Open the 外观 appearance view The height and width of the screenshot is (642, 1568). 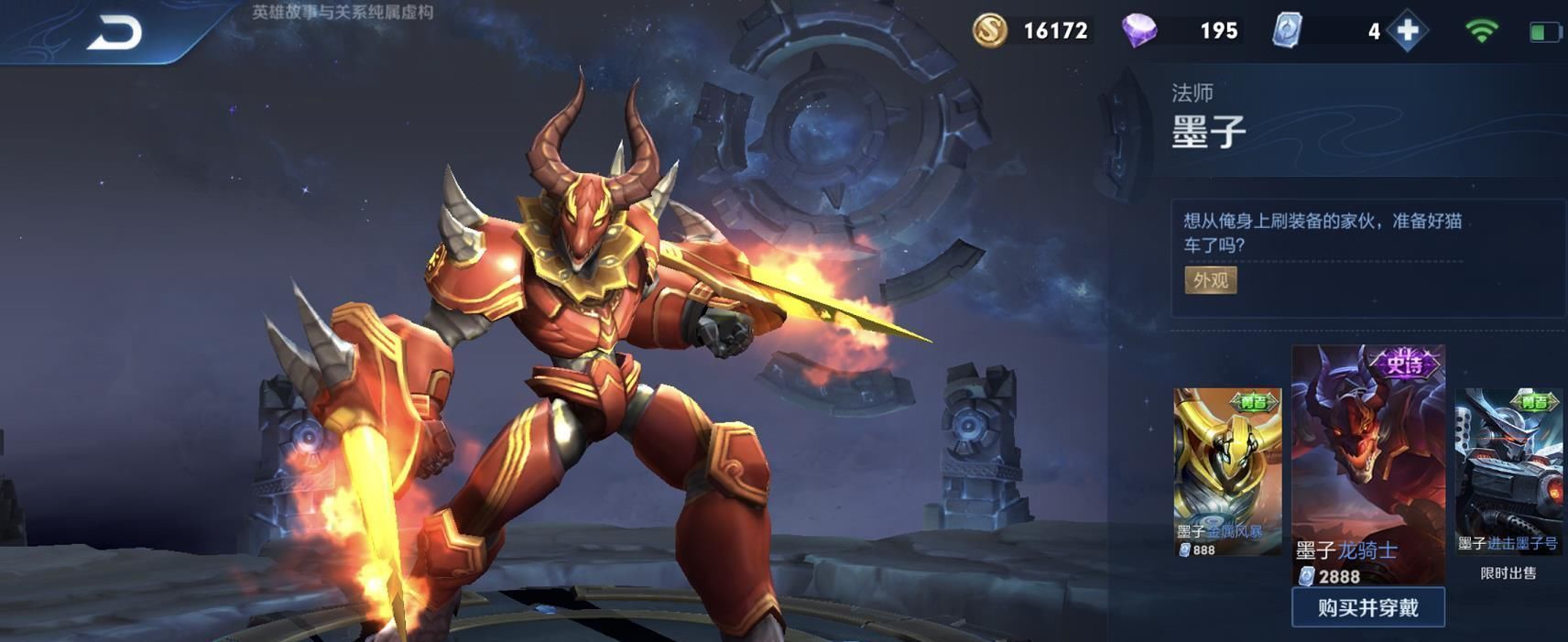[1210, 280]
